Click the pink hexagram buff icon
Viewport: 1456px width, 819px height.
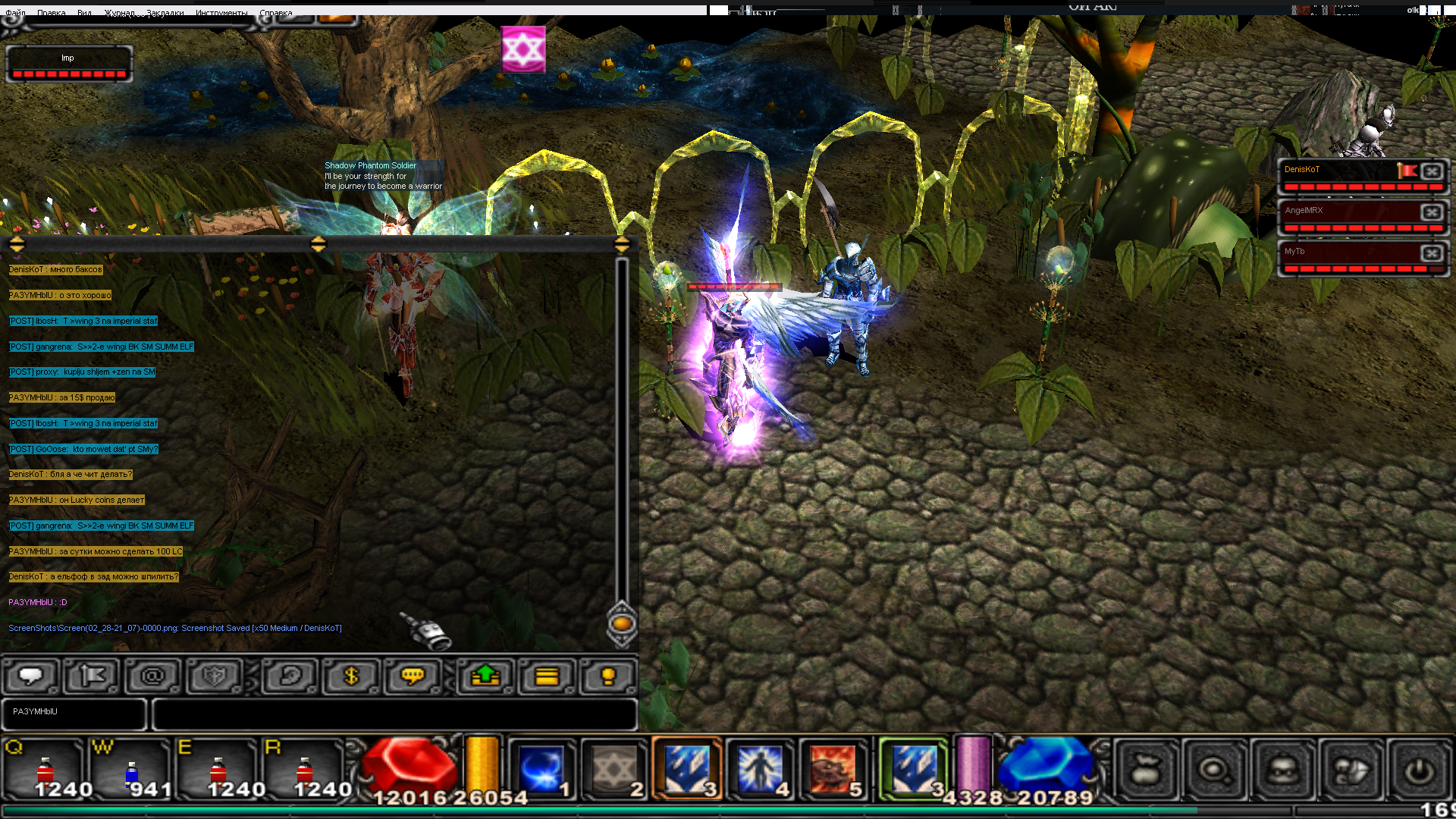[x=523, y=50]
